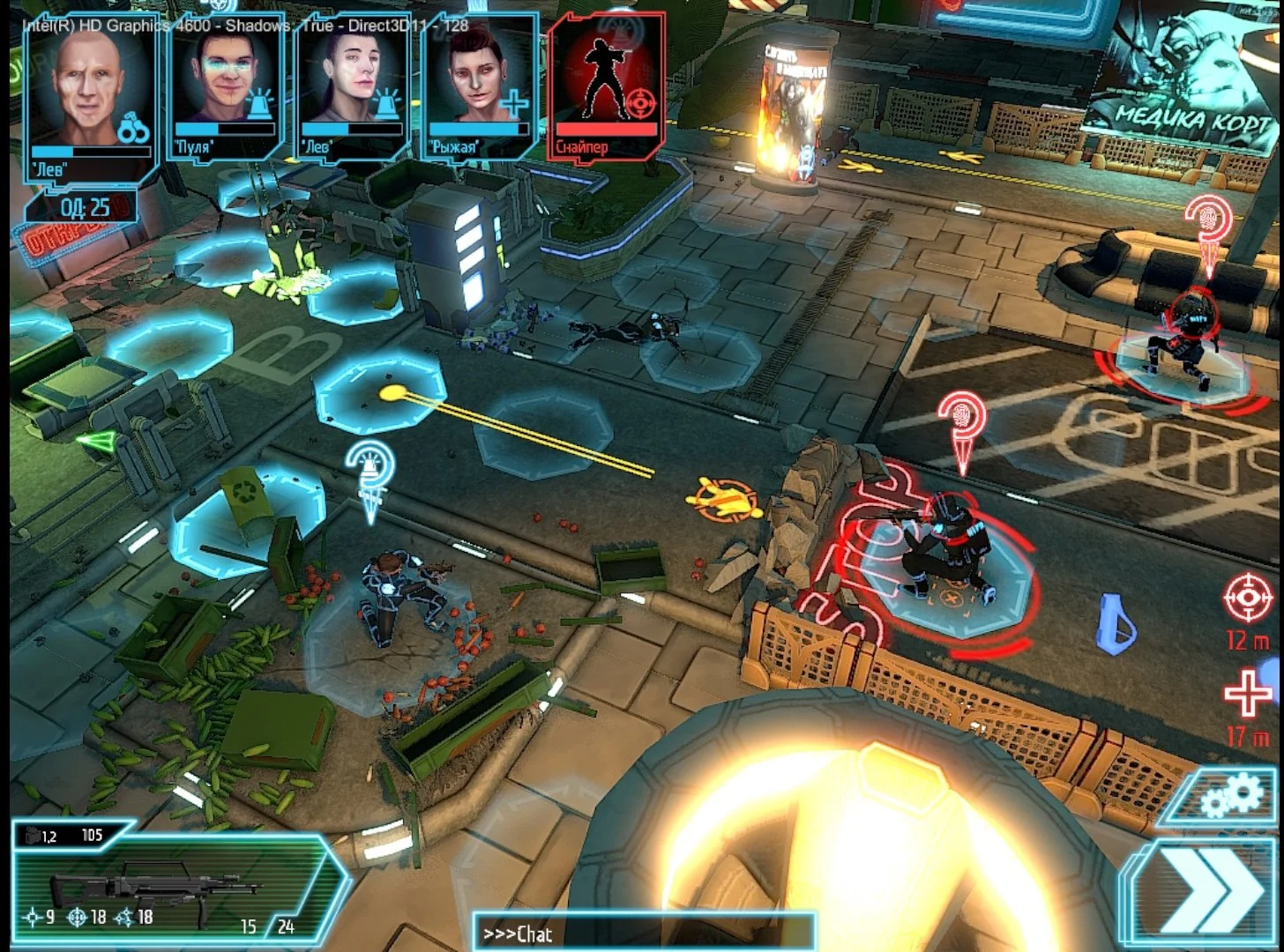Focus the Chat input box

pos(644,933)
